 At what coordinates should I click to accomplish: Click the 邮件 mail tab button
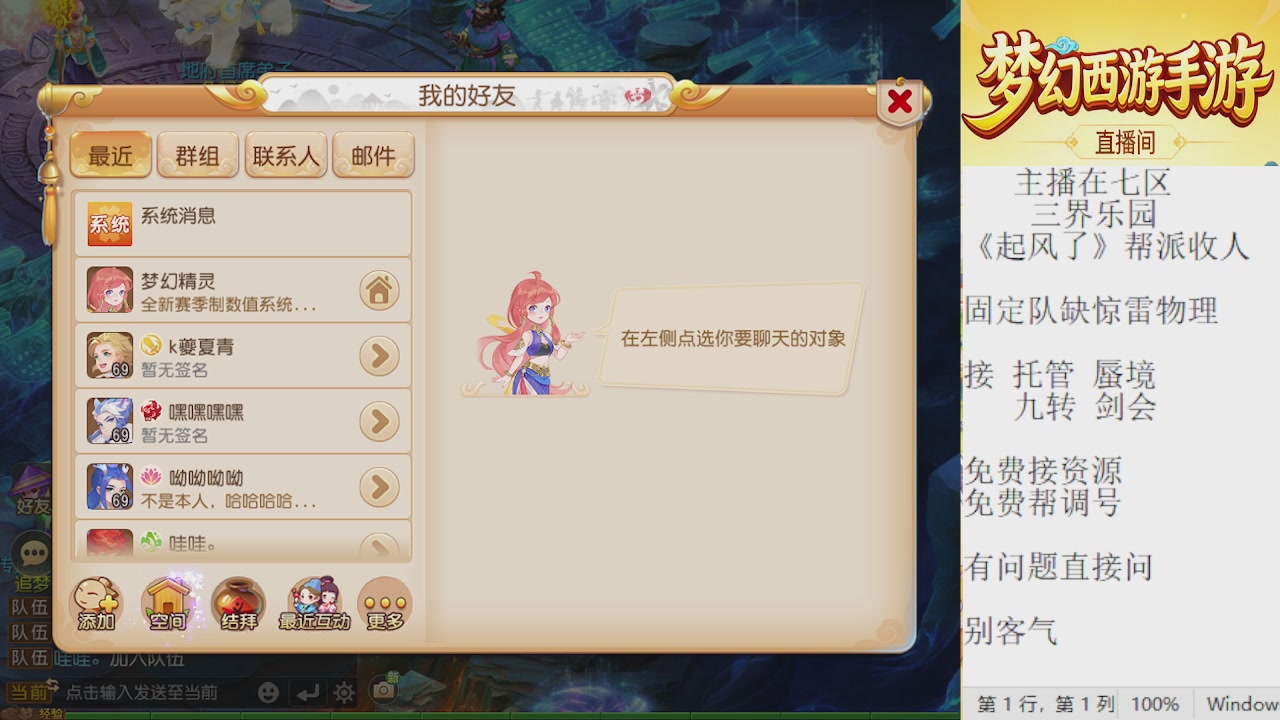click(x=373, y=155)
